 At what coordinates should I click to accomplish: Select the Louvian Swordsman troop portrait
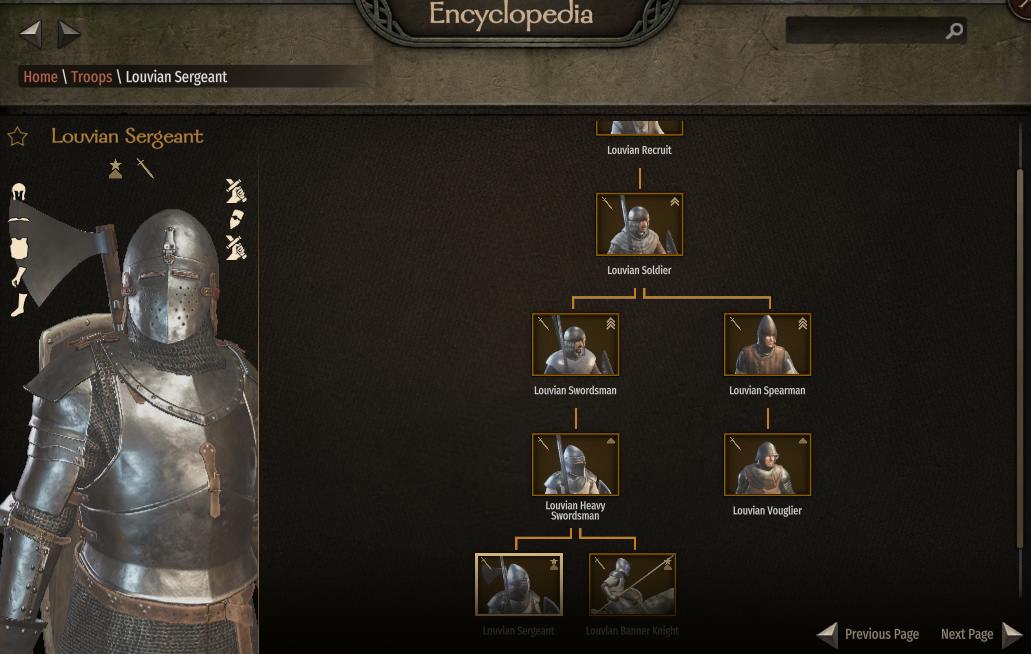(x=575, y=344)
